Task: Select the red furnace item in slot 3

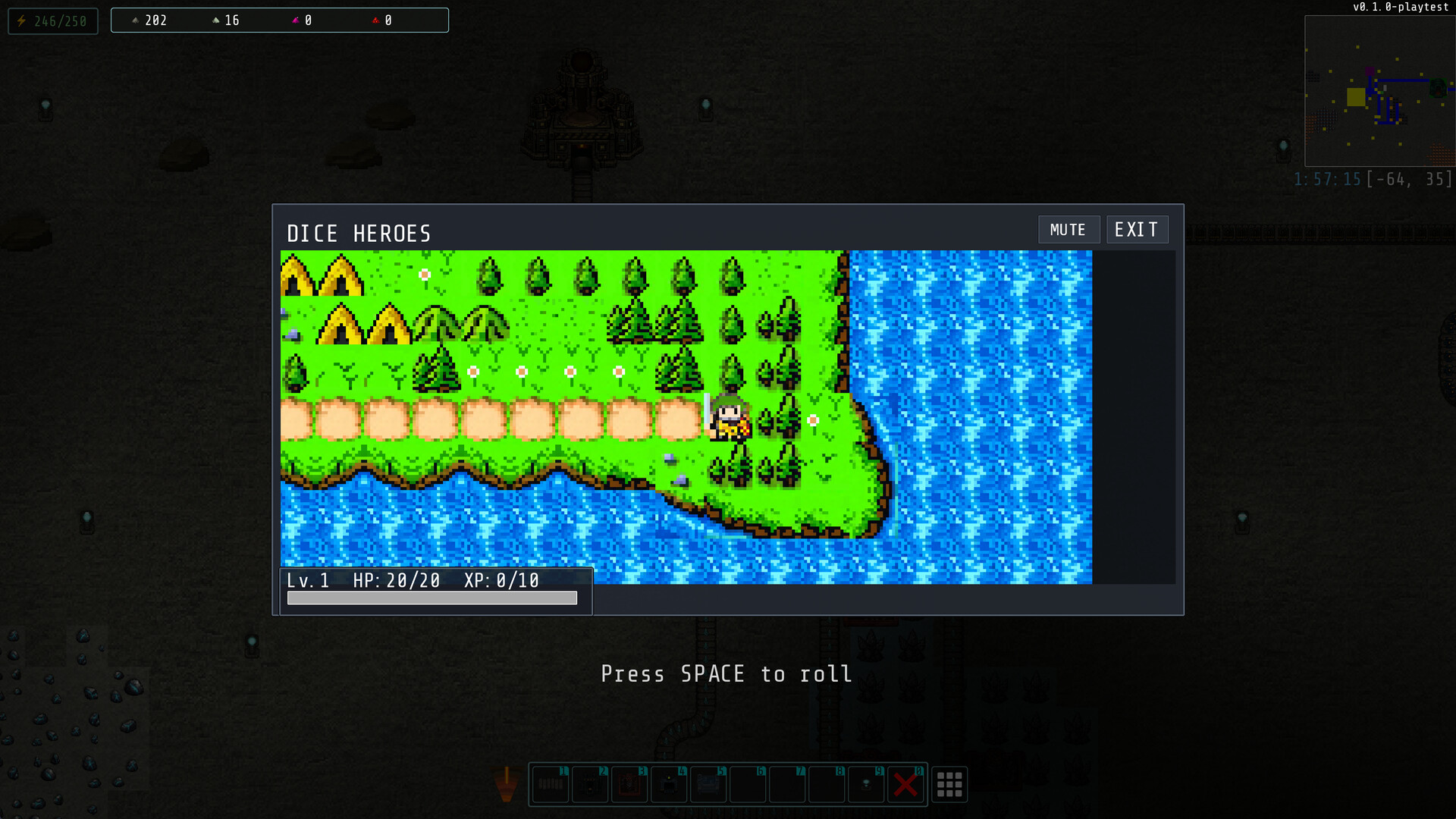Action: (x=629, y=785)
